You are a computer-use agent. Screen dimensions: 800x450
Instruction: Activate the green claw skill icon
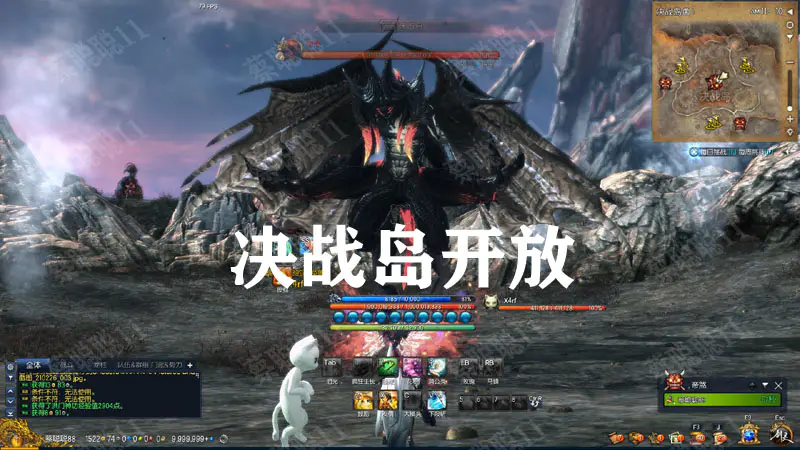388,367
